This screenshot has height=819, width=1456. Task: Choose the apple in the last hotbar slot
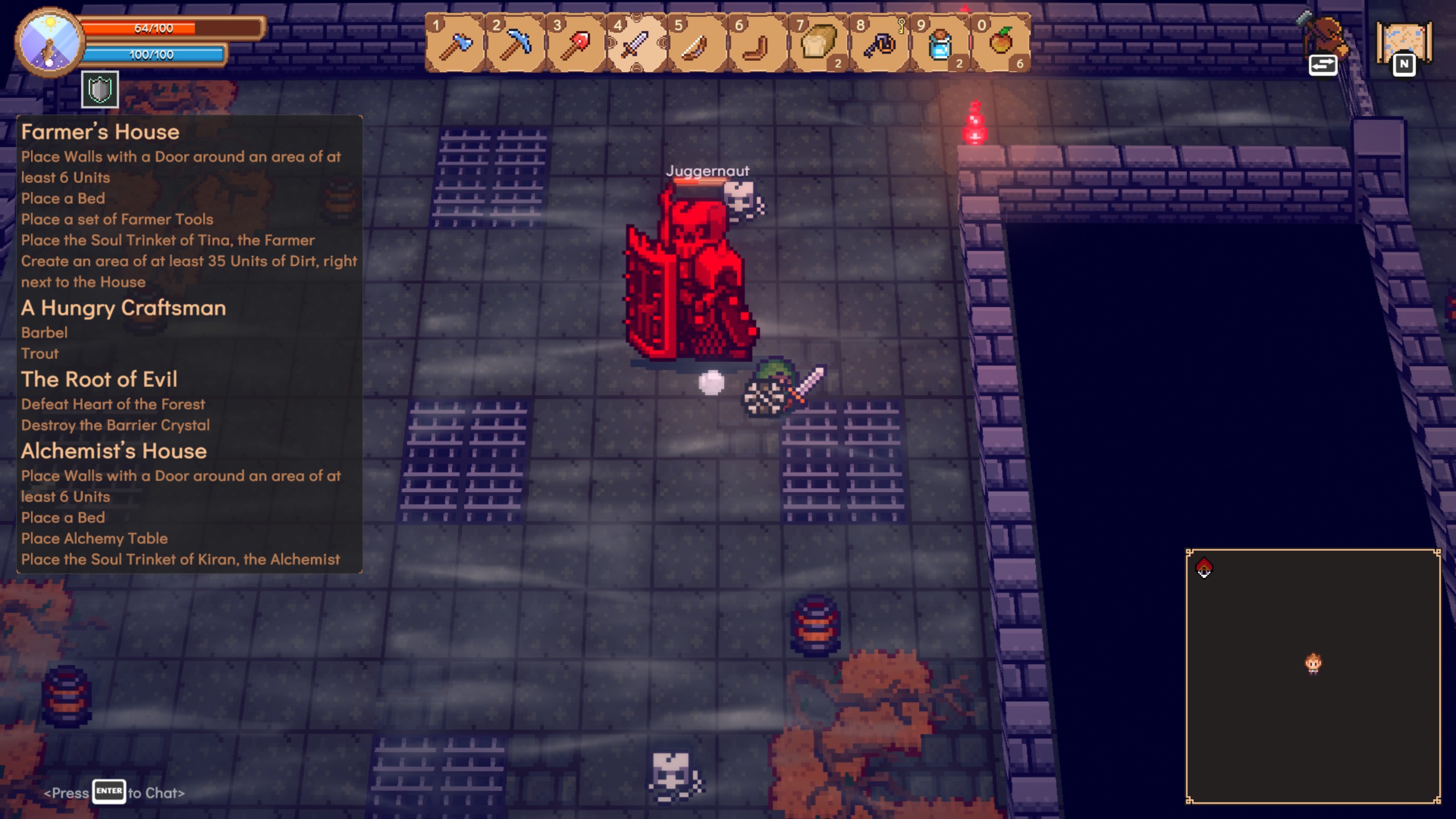pyautogui.click(x=1000, y=44)
